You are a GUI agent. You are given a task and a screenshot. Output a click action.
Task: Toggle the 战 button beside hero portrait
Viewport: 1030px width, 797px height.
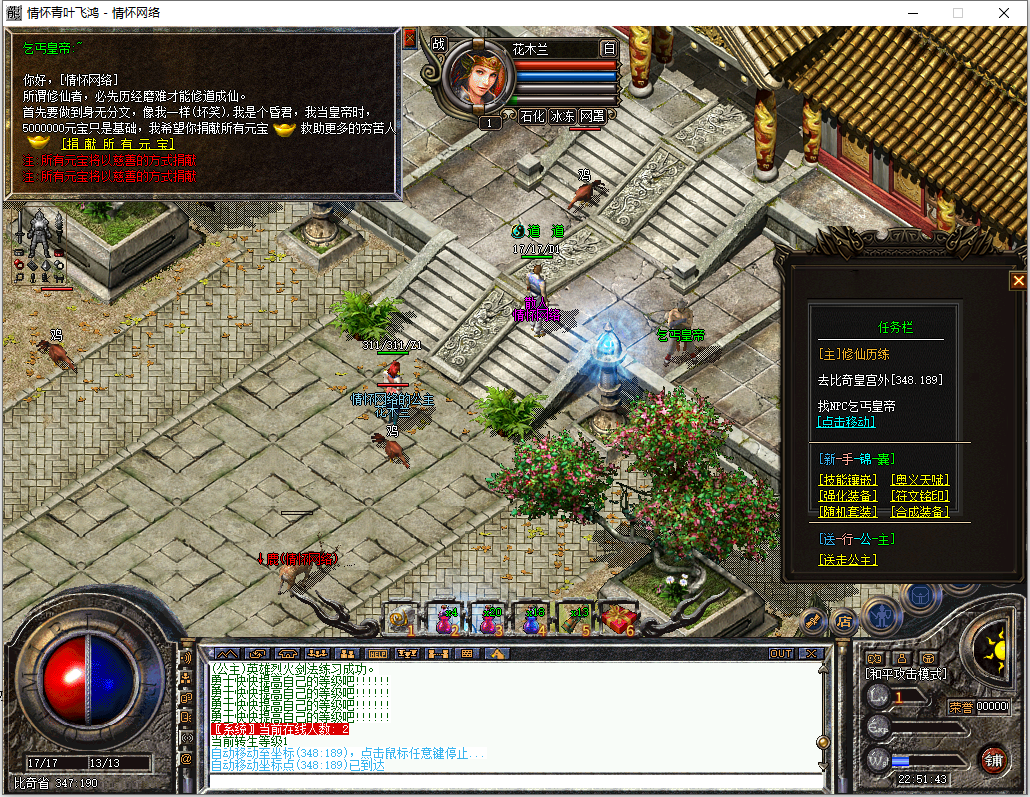tap(438, 44)
